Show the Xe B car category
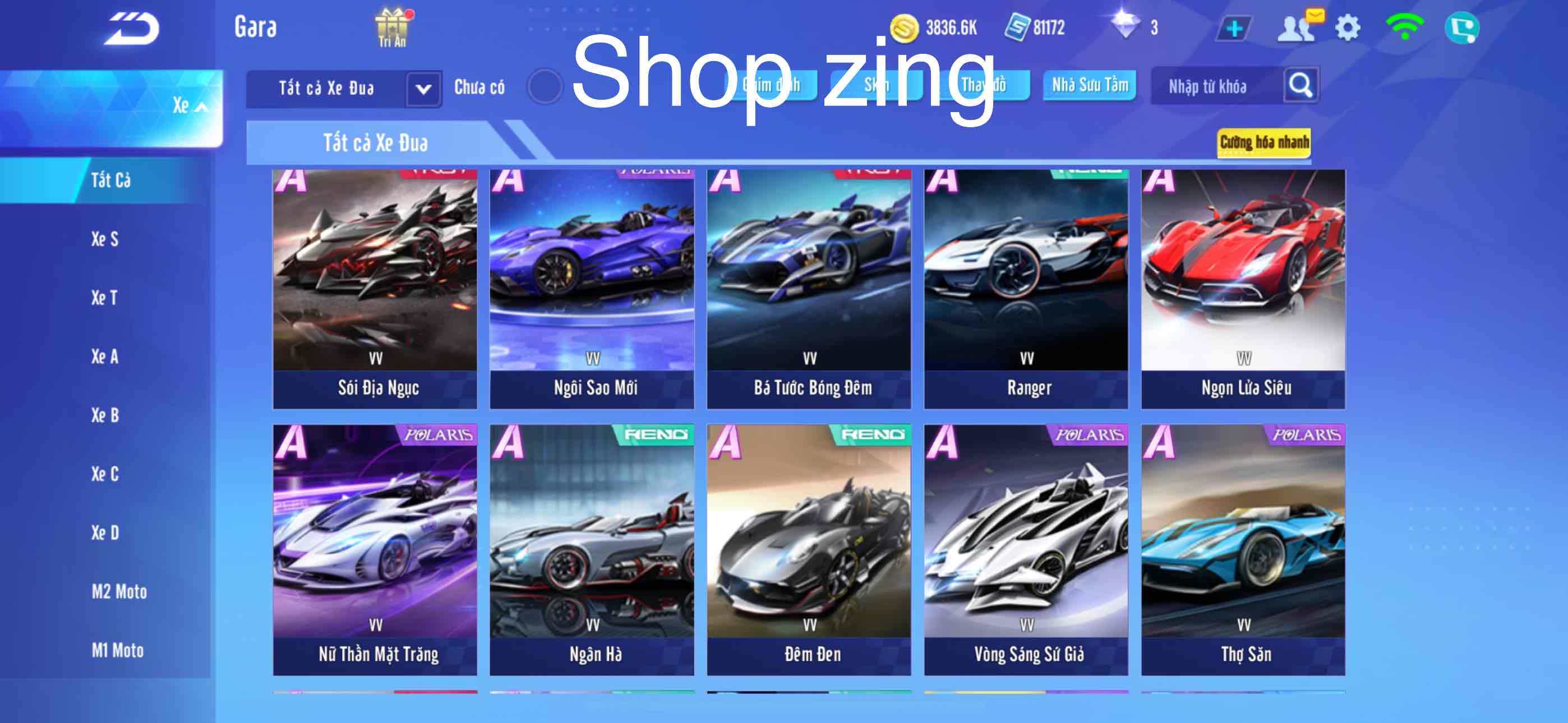This screenshot has height=723, width=1568. (x=105, y=415)
